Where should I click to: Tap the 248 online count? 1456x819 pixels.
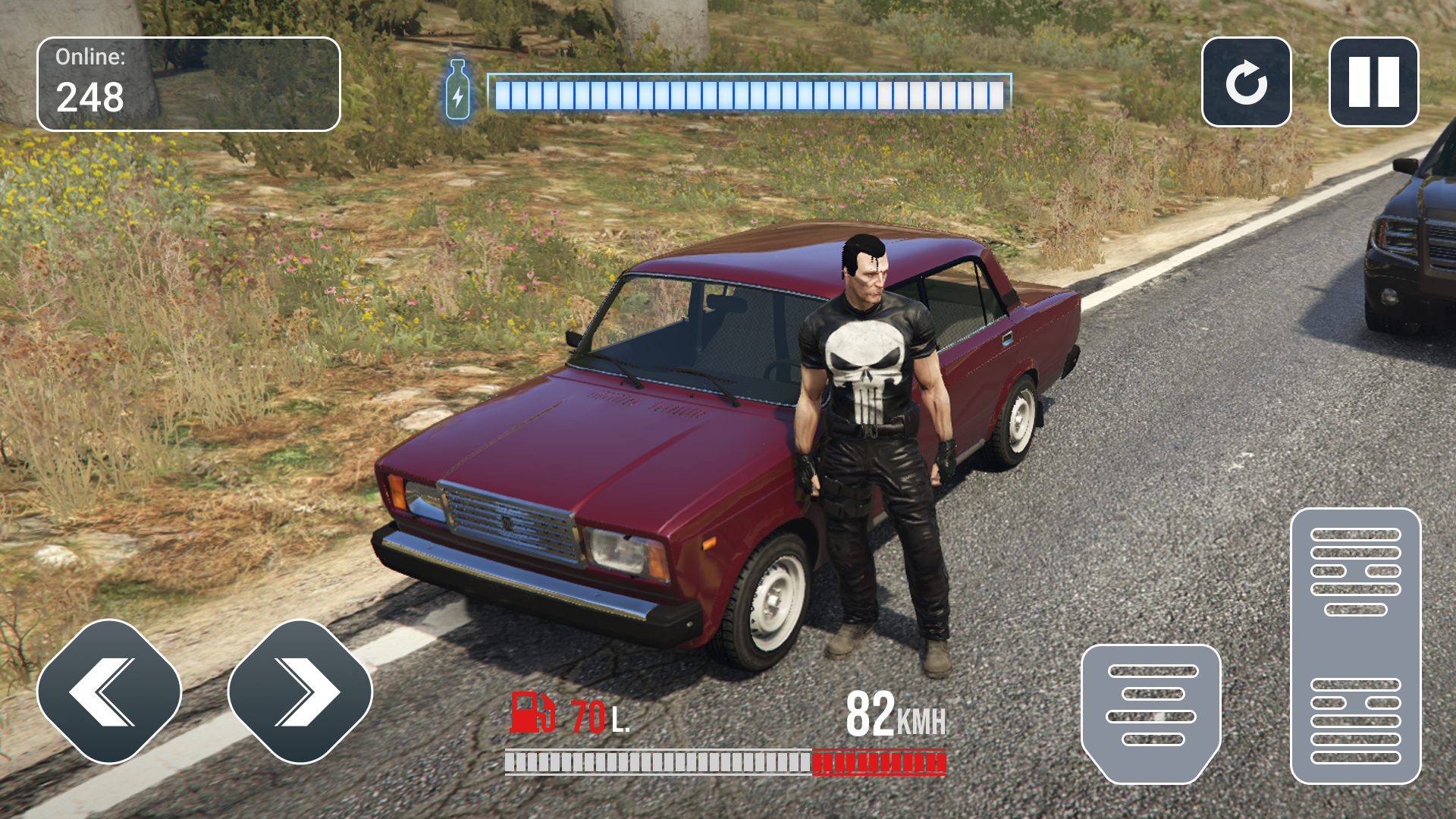pos(91,97)
